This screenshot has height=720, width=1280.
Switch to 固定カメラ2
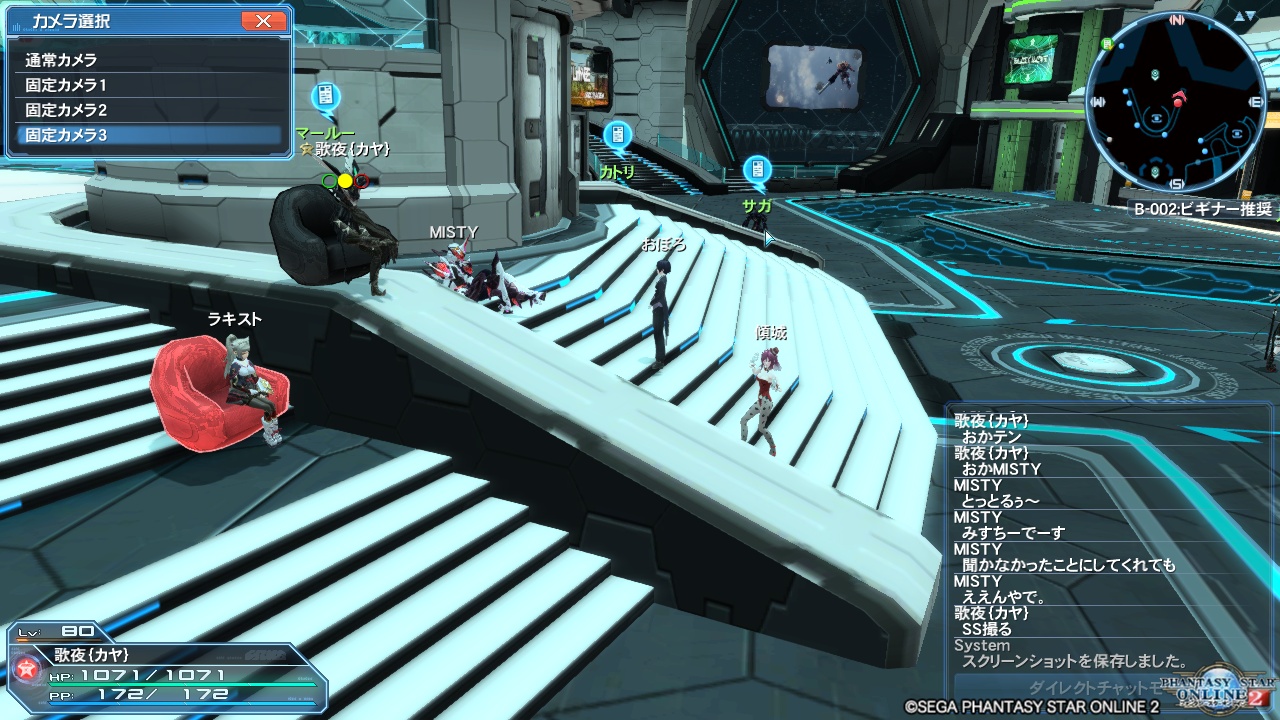click(x=150, y=110)
